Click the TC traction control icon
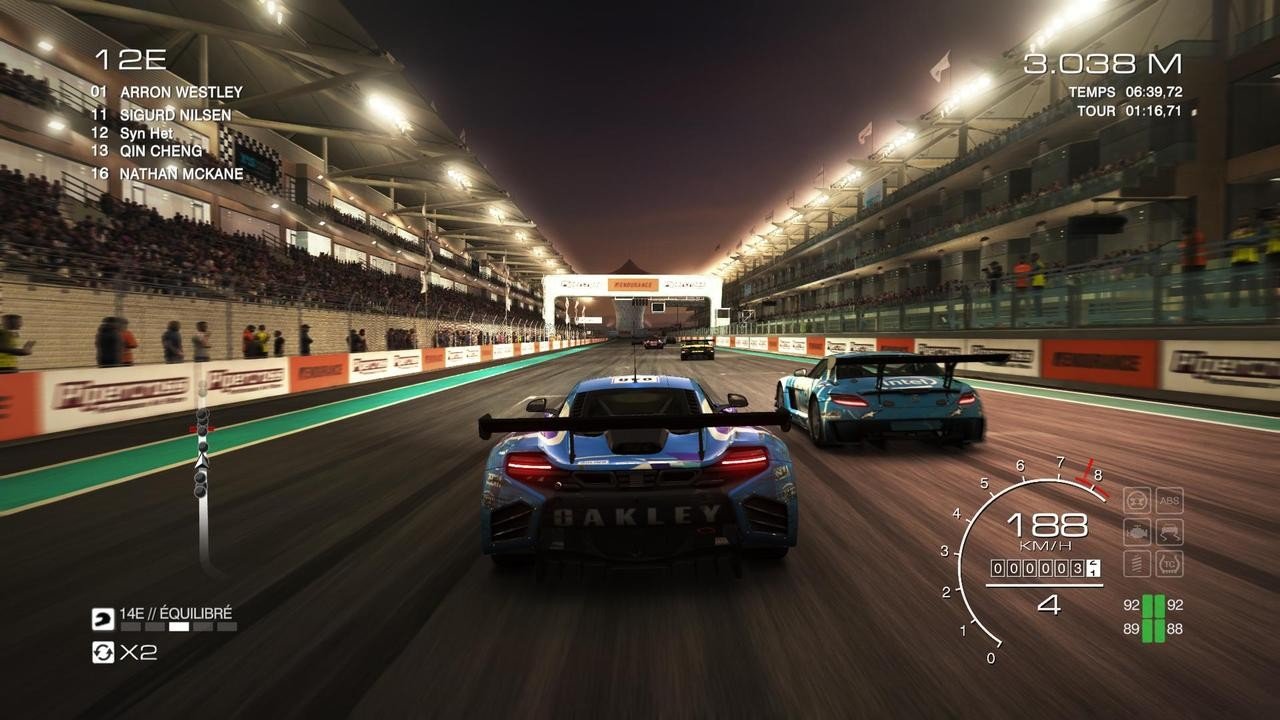This screenshot has height=720, width=1280. (x=1169, y=563)
